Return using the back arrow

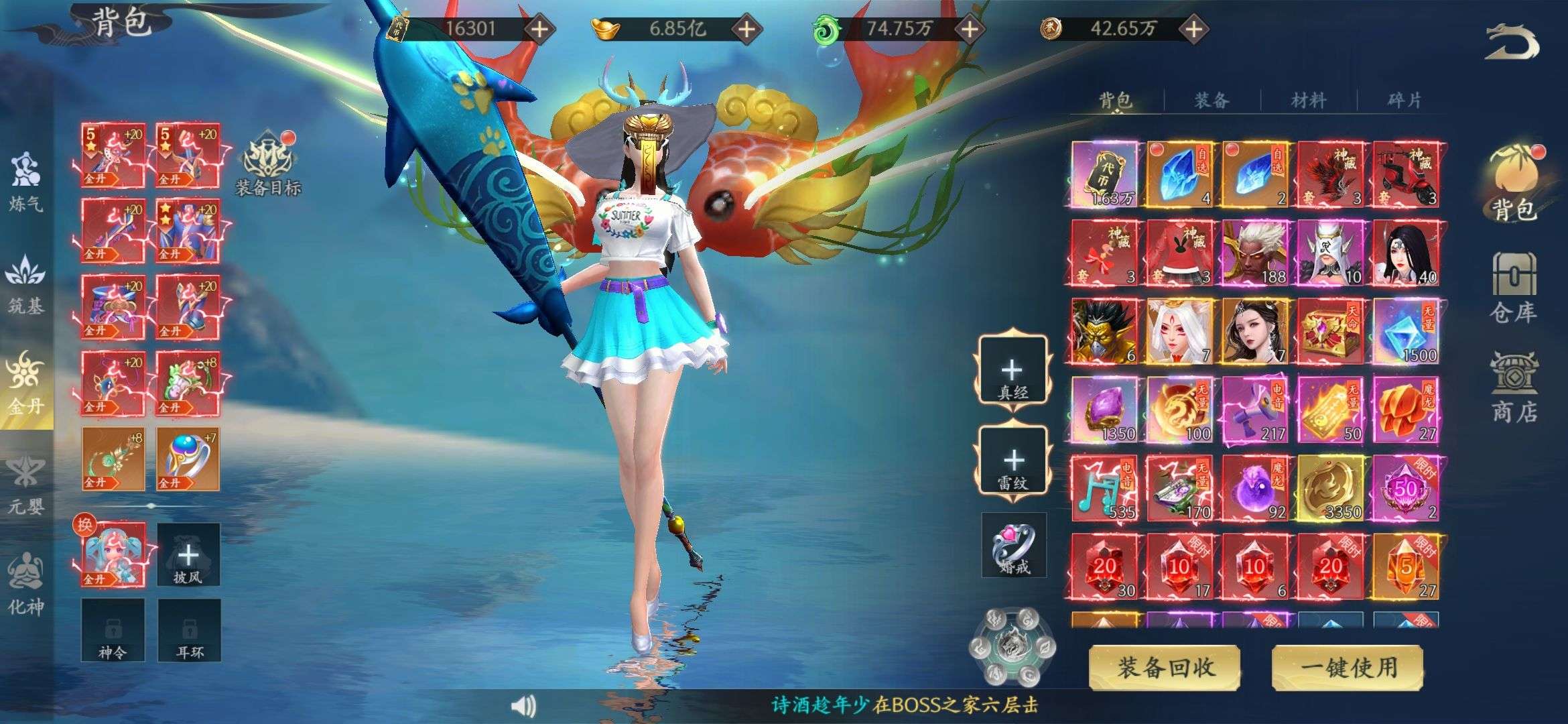coord(1512,43)
